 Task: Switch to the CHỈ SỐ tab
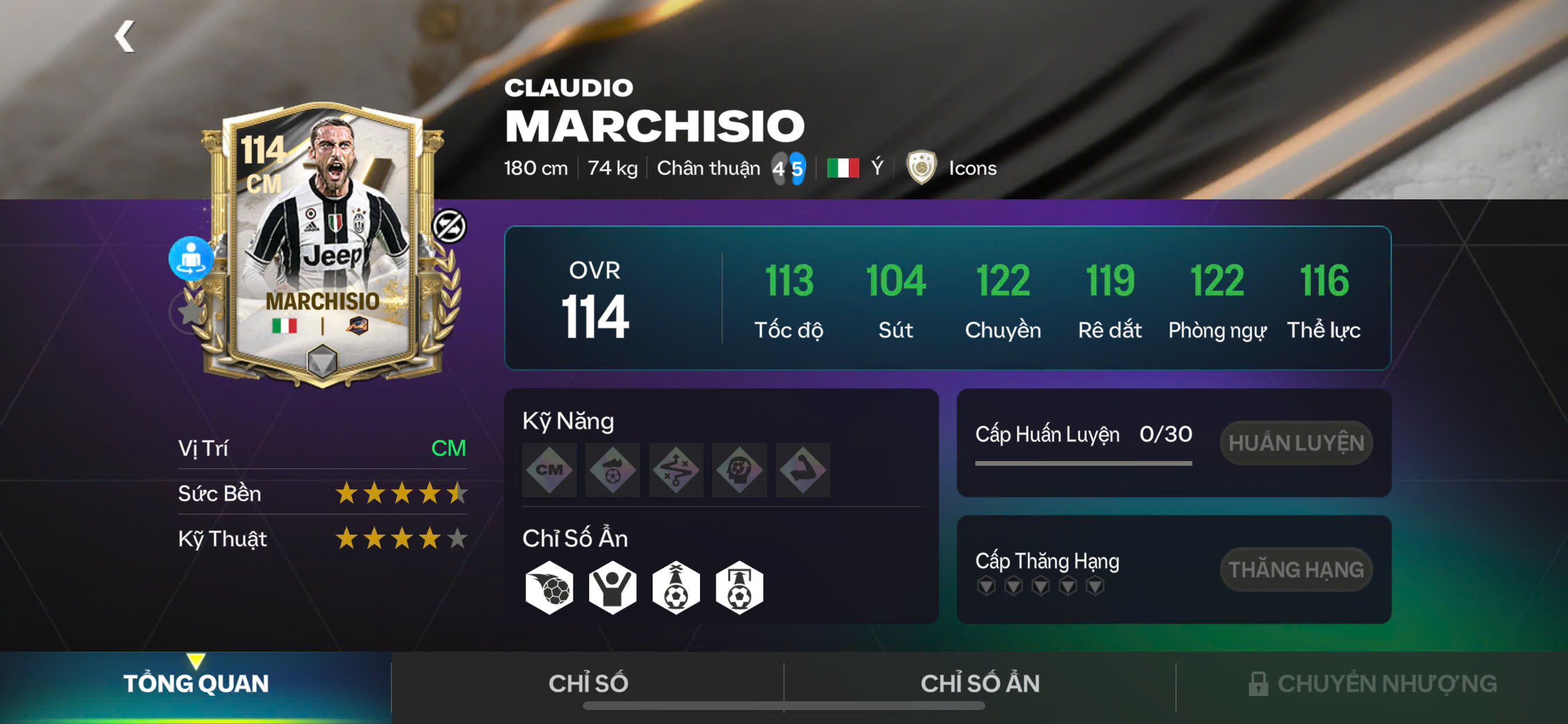tap(587, 683)
